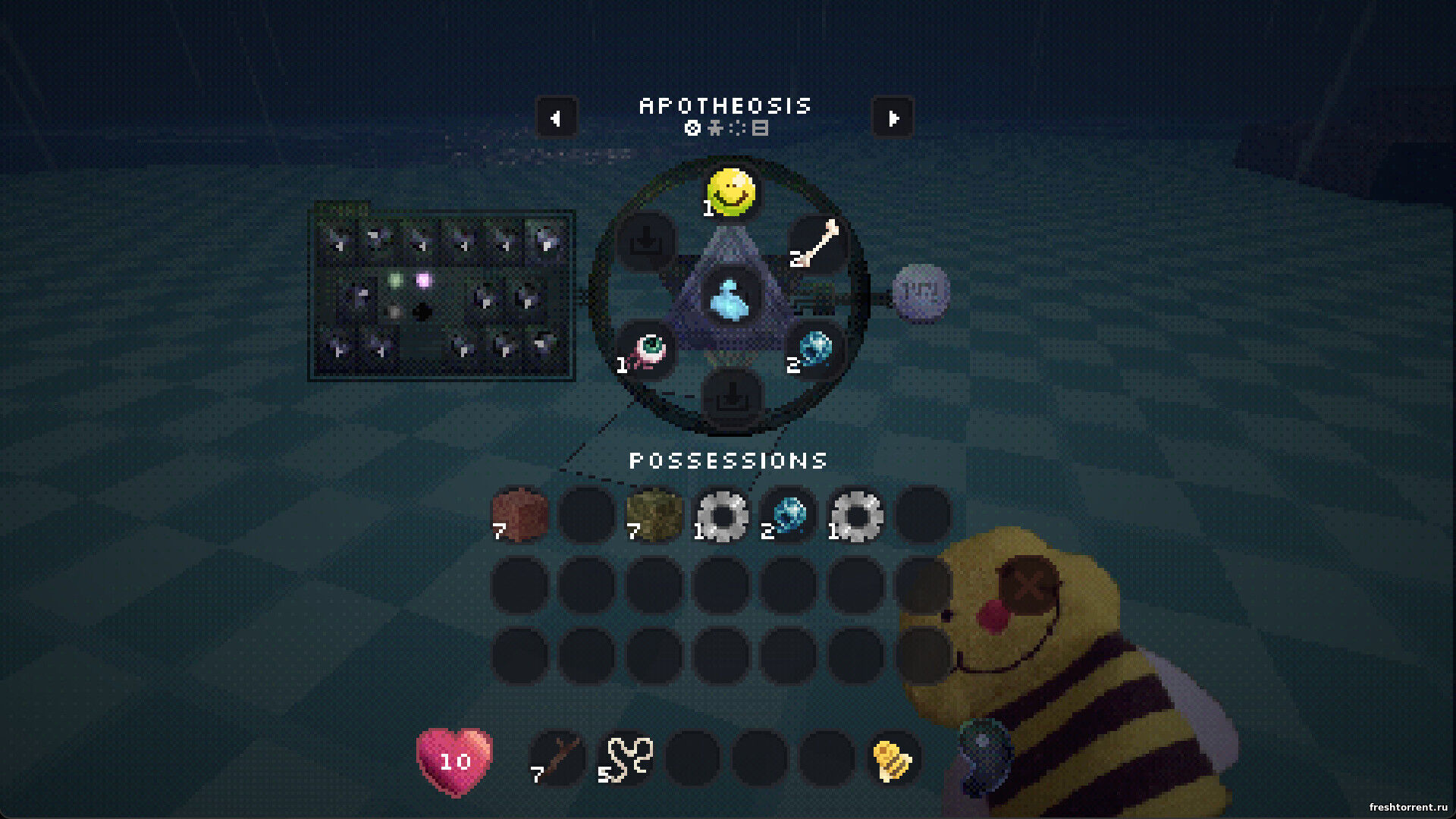Pick the blue gem in Possessions
1456x819 pixels.
point(788,516)
